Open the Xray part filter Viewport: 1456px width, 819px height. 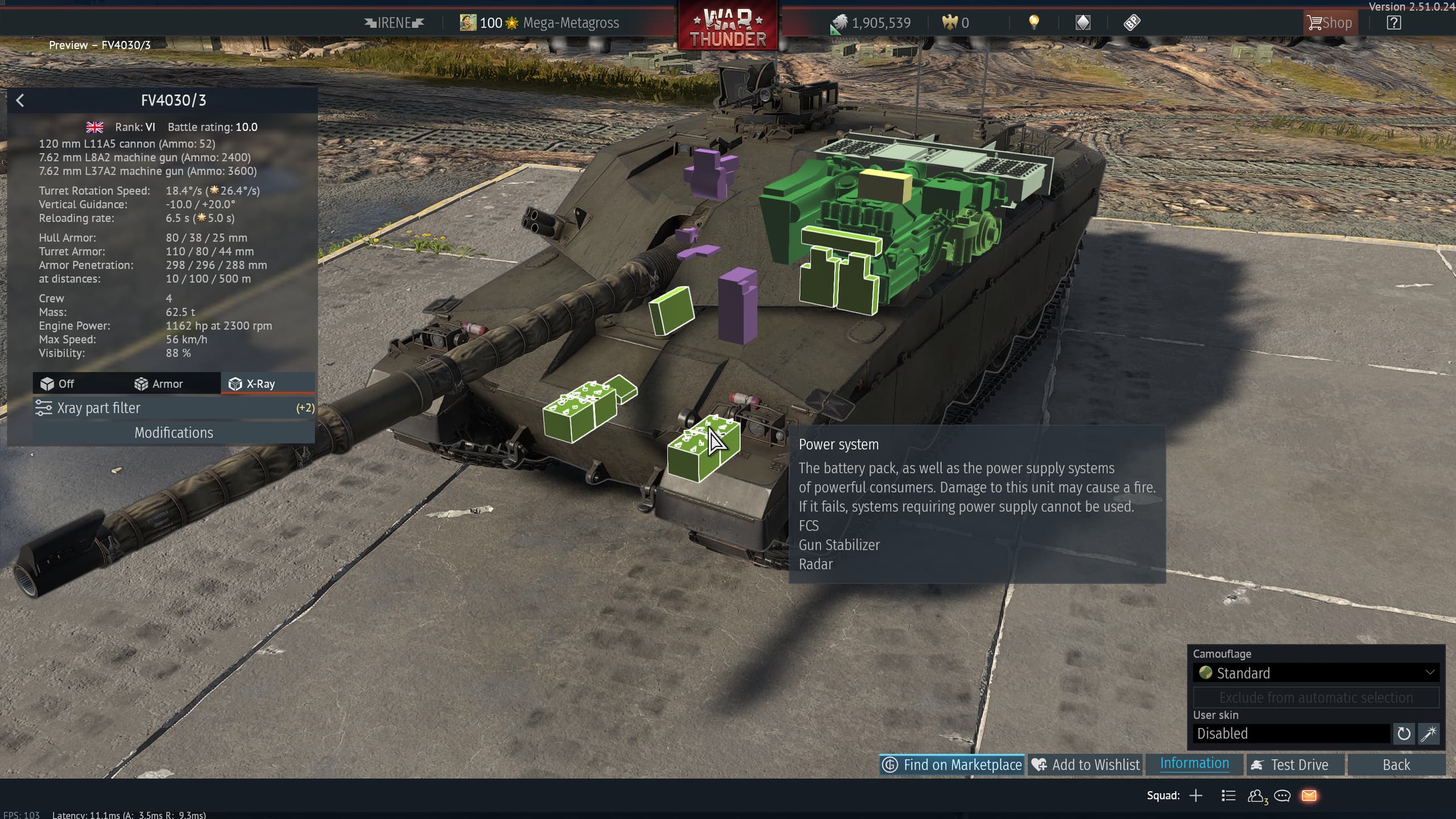[173, 408]
